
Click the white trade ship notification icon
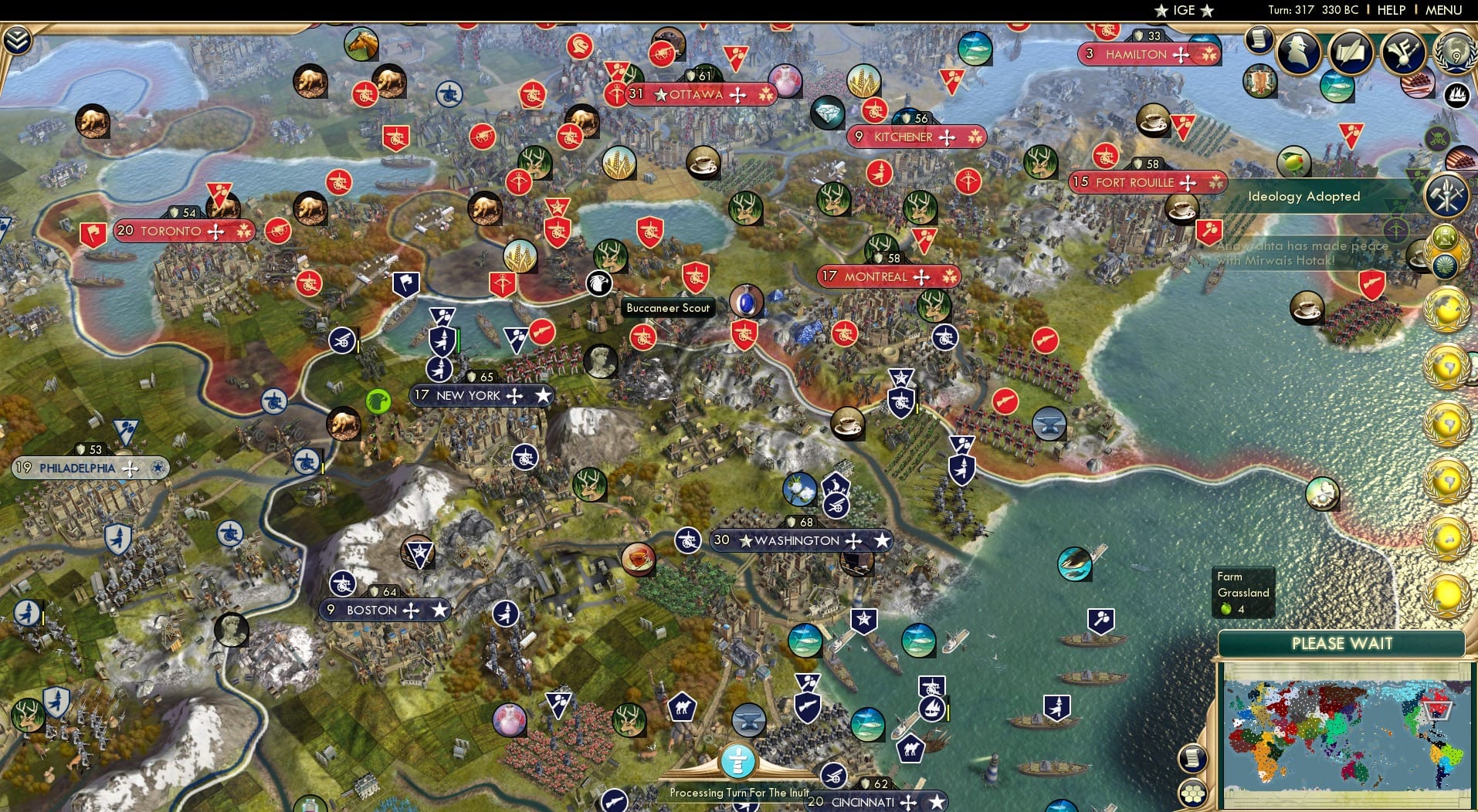click(1459, 96)
